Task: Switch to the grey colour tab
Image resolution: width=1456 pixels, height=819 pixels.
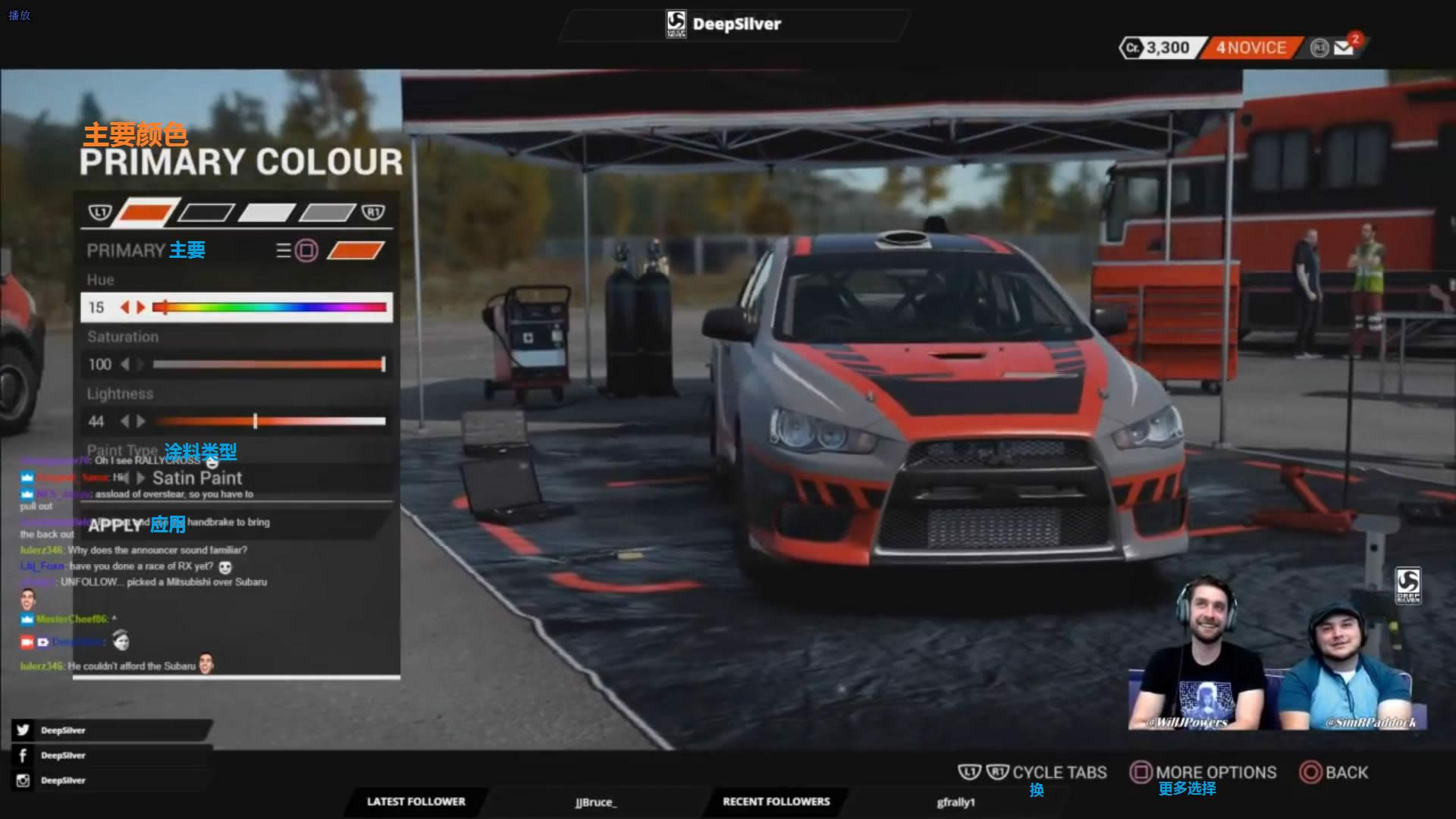Action: (x=327, y=212)
